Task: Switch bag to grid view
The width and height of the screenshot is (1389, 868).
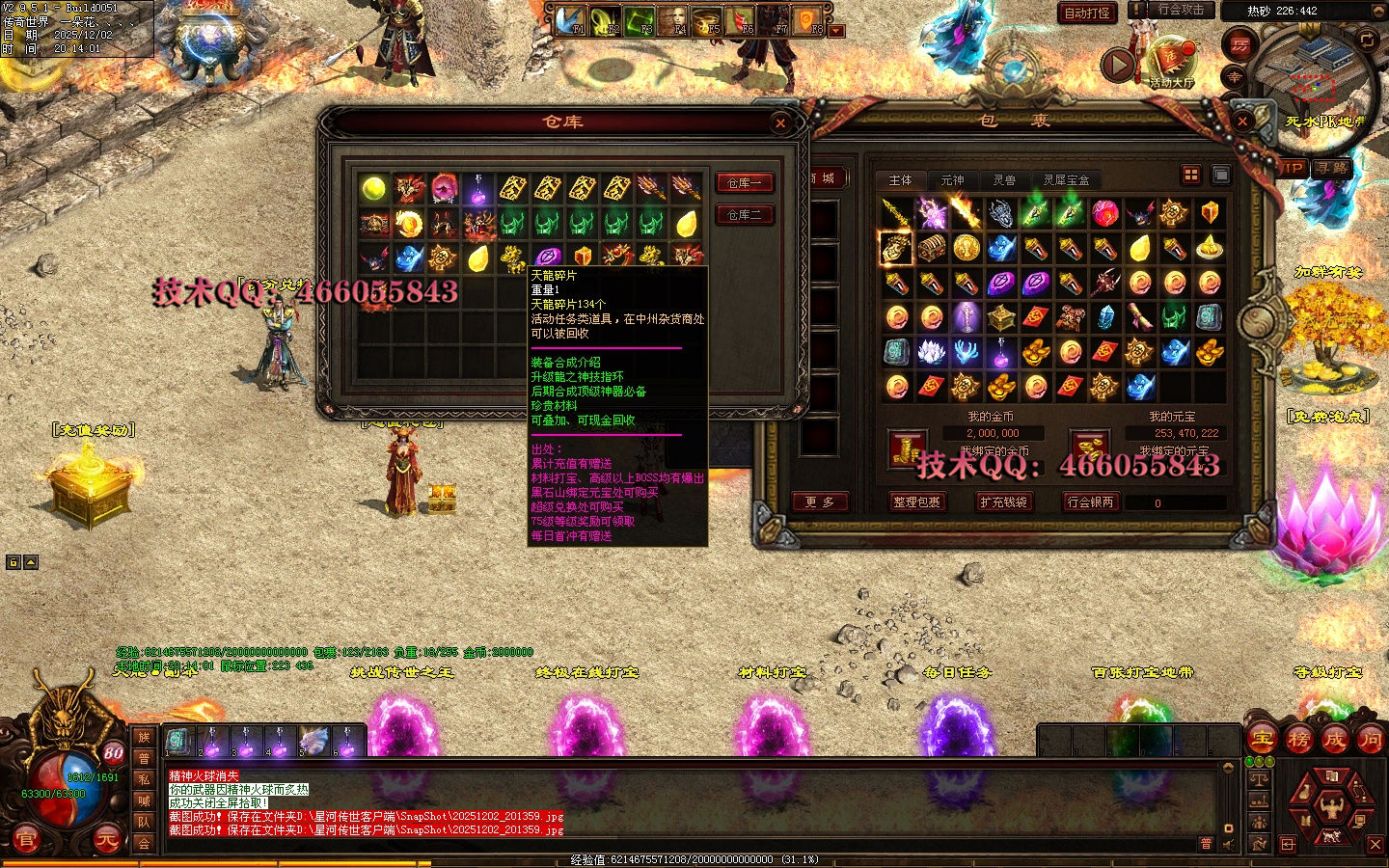Action: point(1191,175)
